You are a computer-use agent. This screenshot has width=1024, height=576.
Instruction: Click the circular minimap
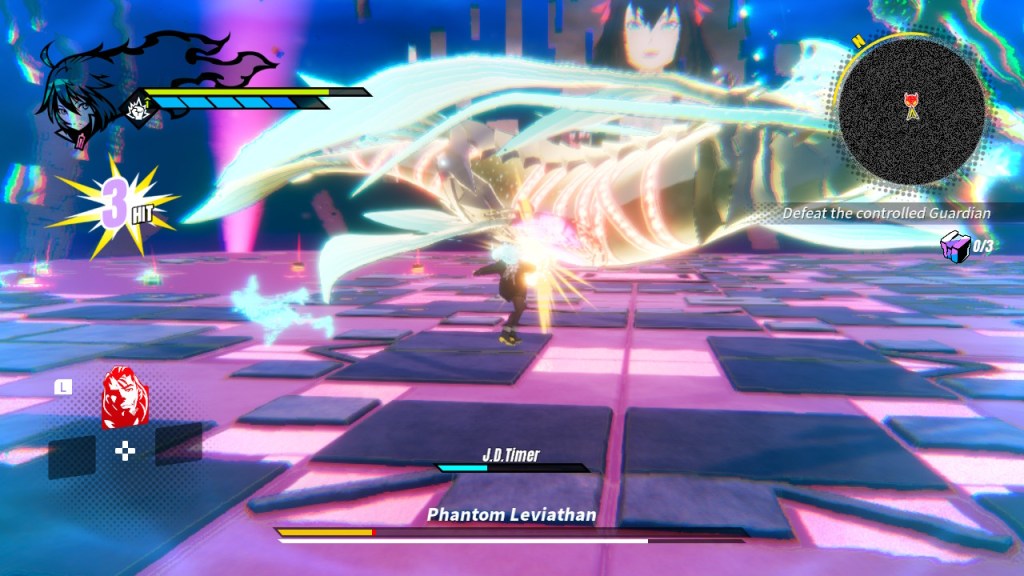click(911, 111)
